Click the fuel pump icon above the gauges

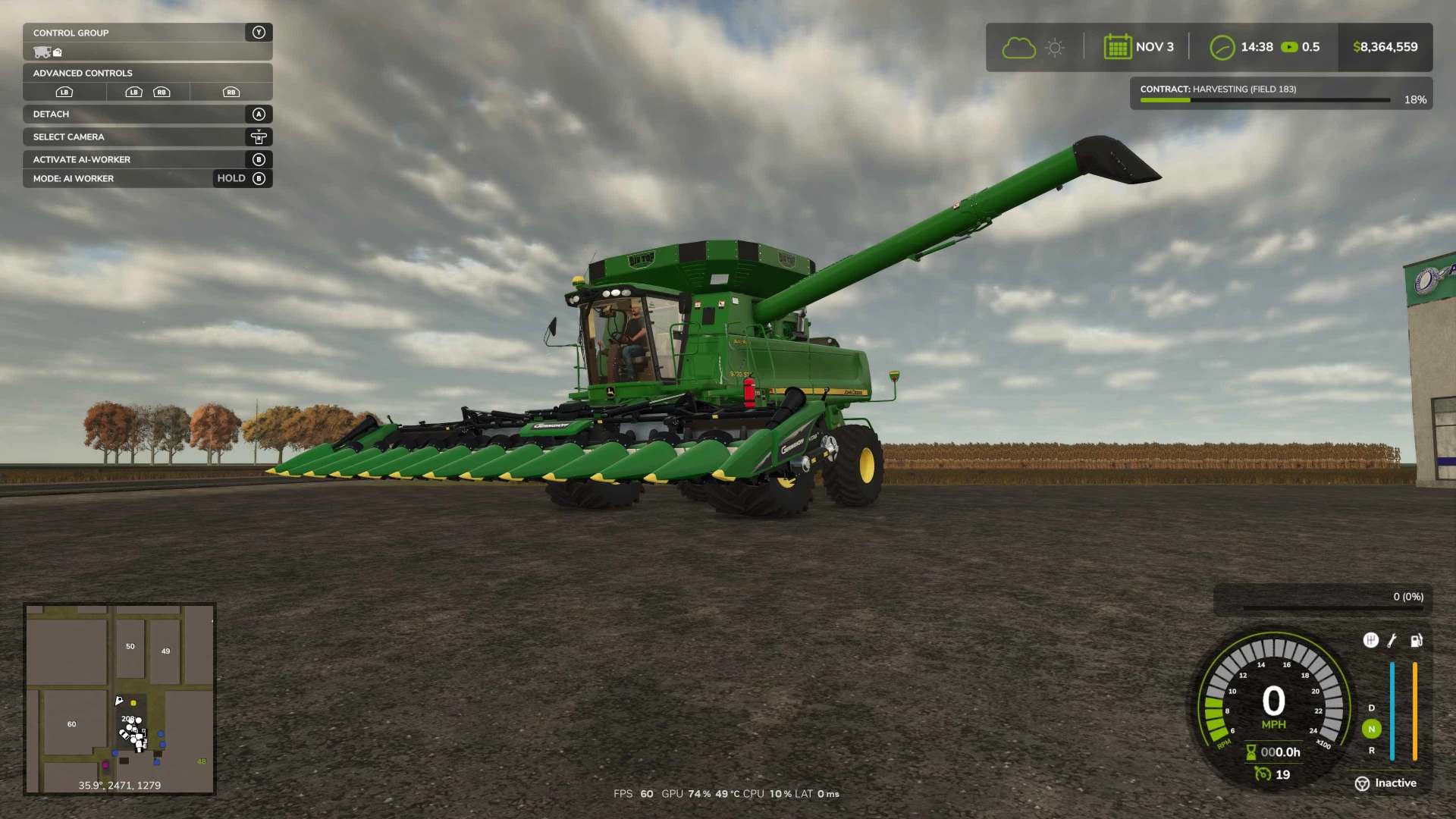pyautogui.click(x=1416, y=641)
